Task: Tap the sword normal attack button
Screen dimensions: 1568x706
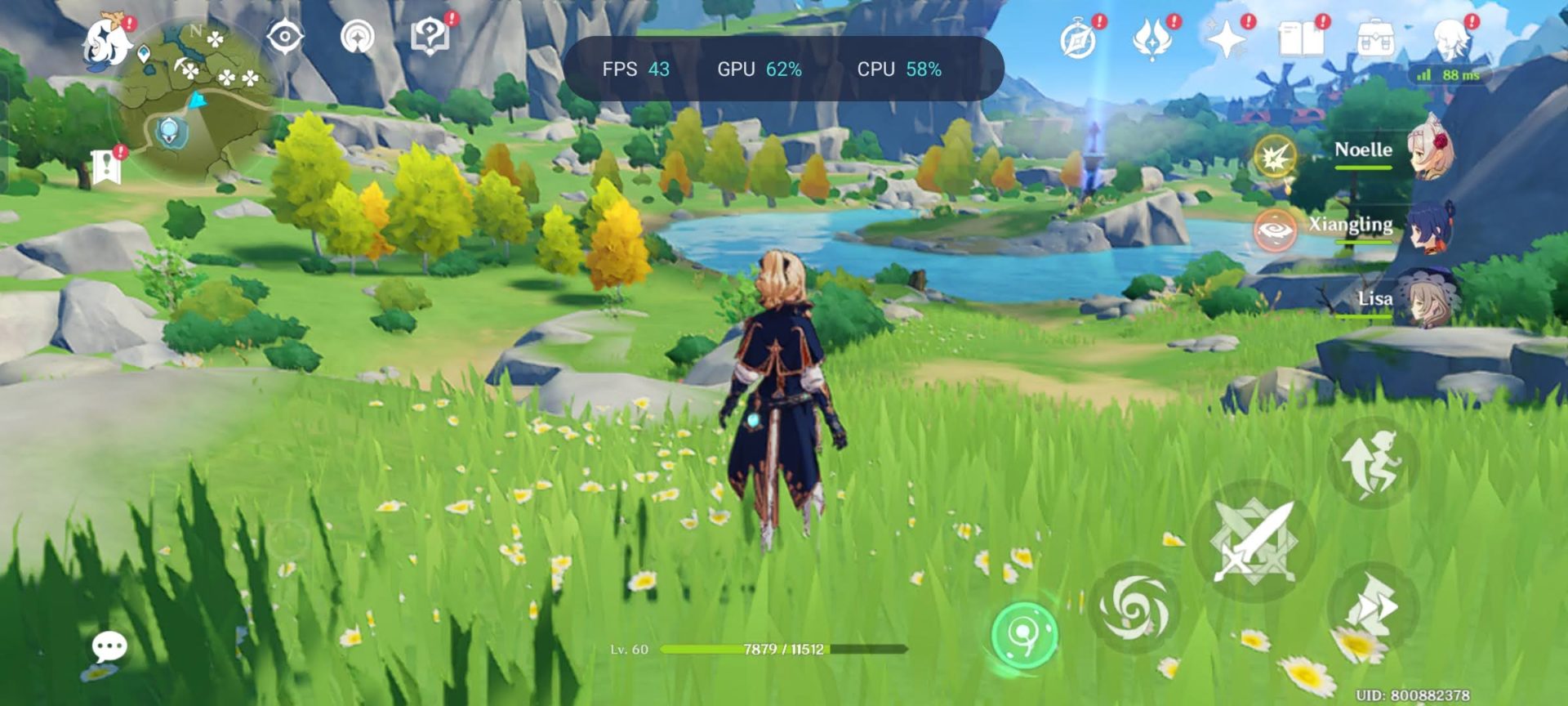Action: [x=1254, y=541]
